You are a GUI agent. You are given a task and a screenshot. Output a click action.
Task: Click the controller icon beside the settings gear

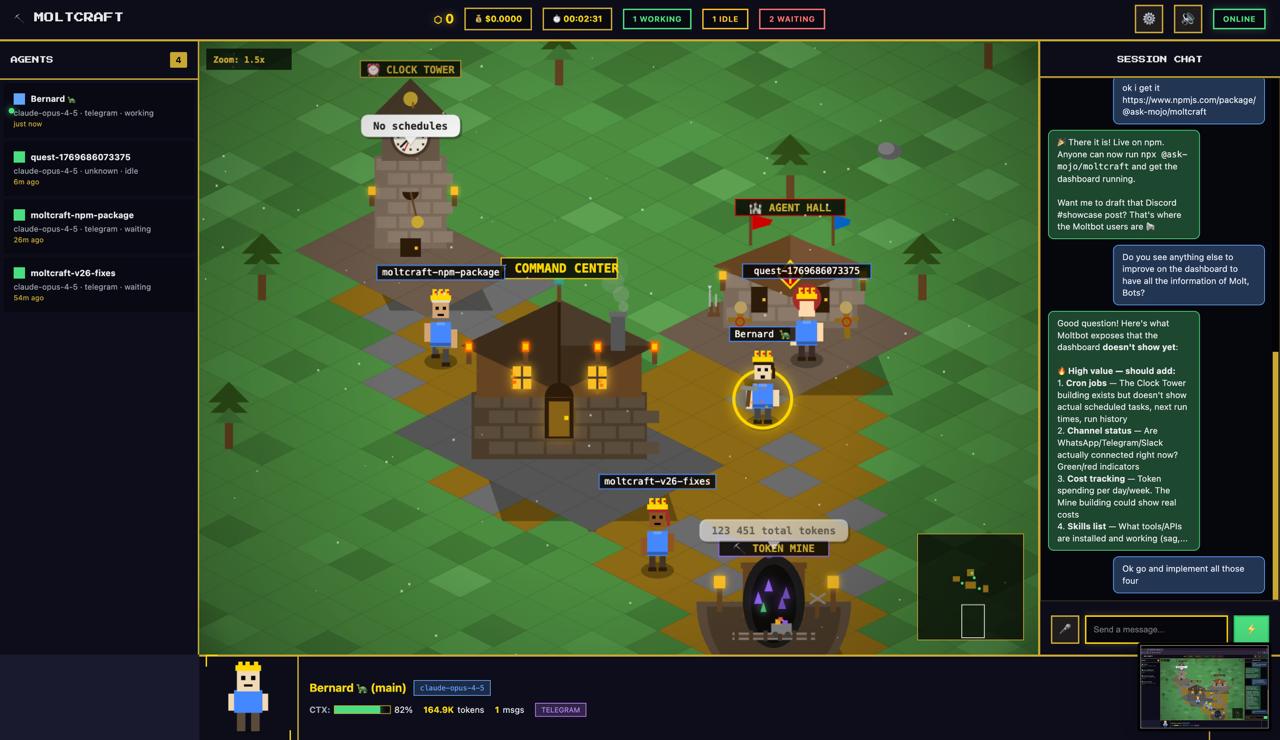coord(1187,18)
